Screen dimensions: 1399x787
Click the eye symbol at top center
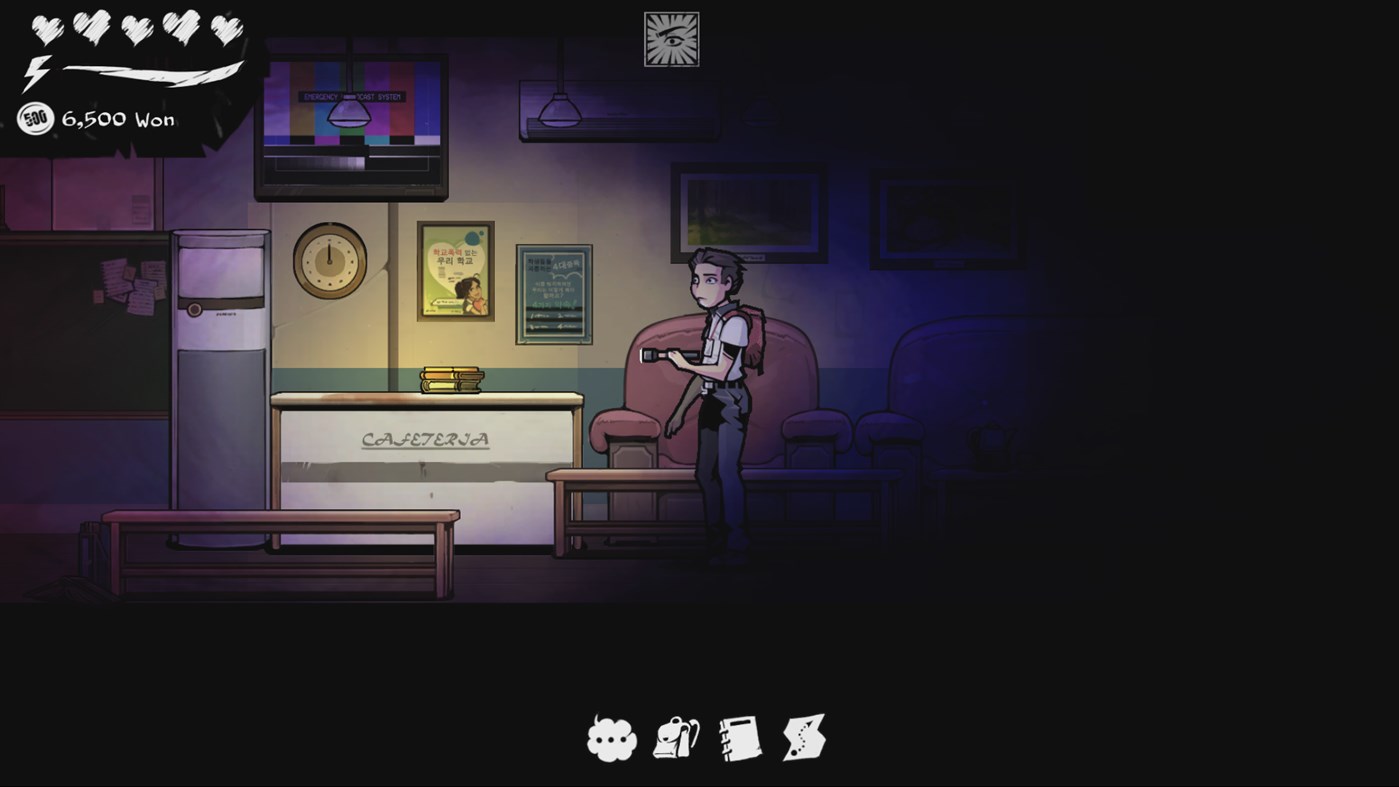click(x=671, y=38)
